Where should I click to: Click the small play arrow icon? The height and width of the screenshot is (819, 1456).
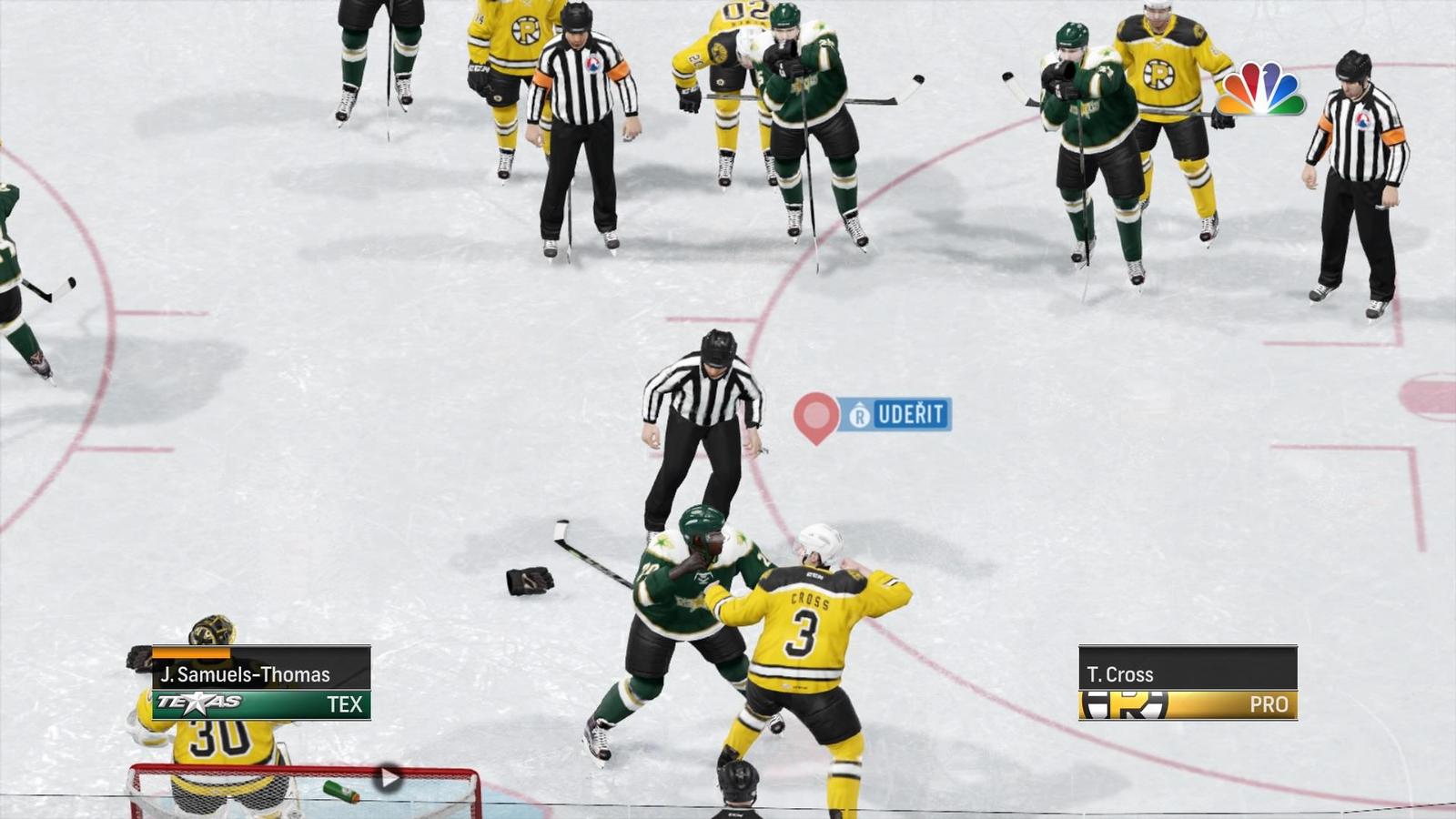pos(389,777)
